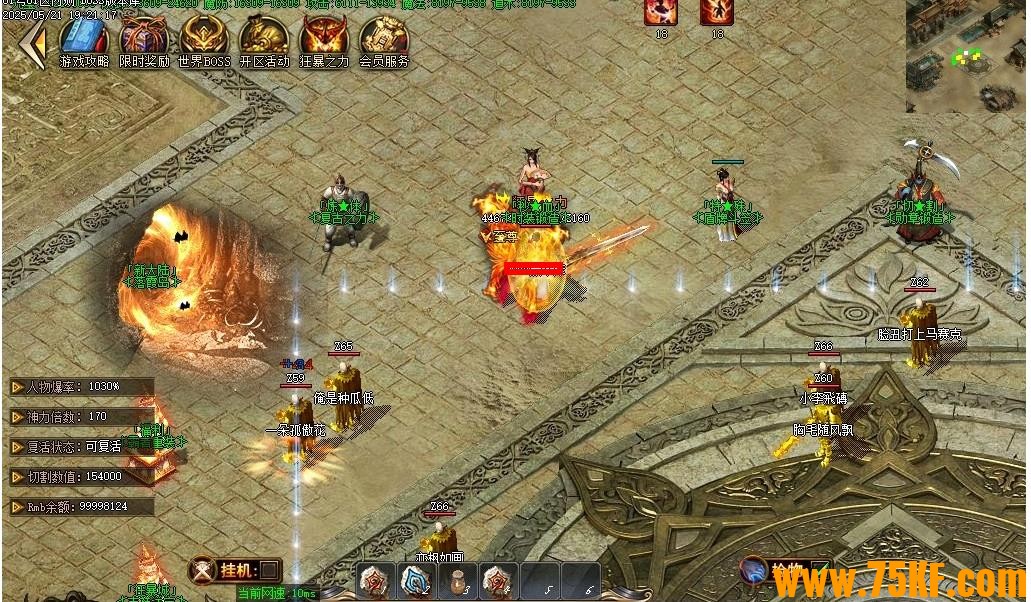Open the 限时奖励 timed rewards

coord(144,39)
